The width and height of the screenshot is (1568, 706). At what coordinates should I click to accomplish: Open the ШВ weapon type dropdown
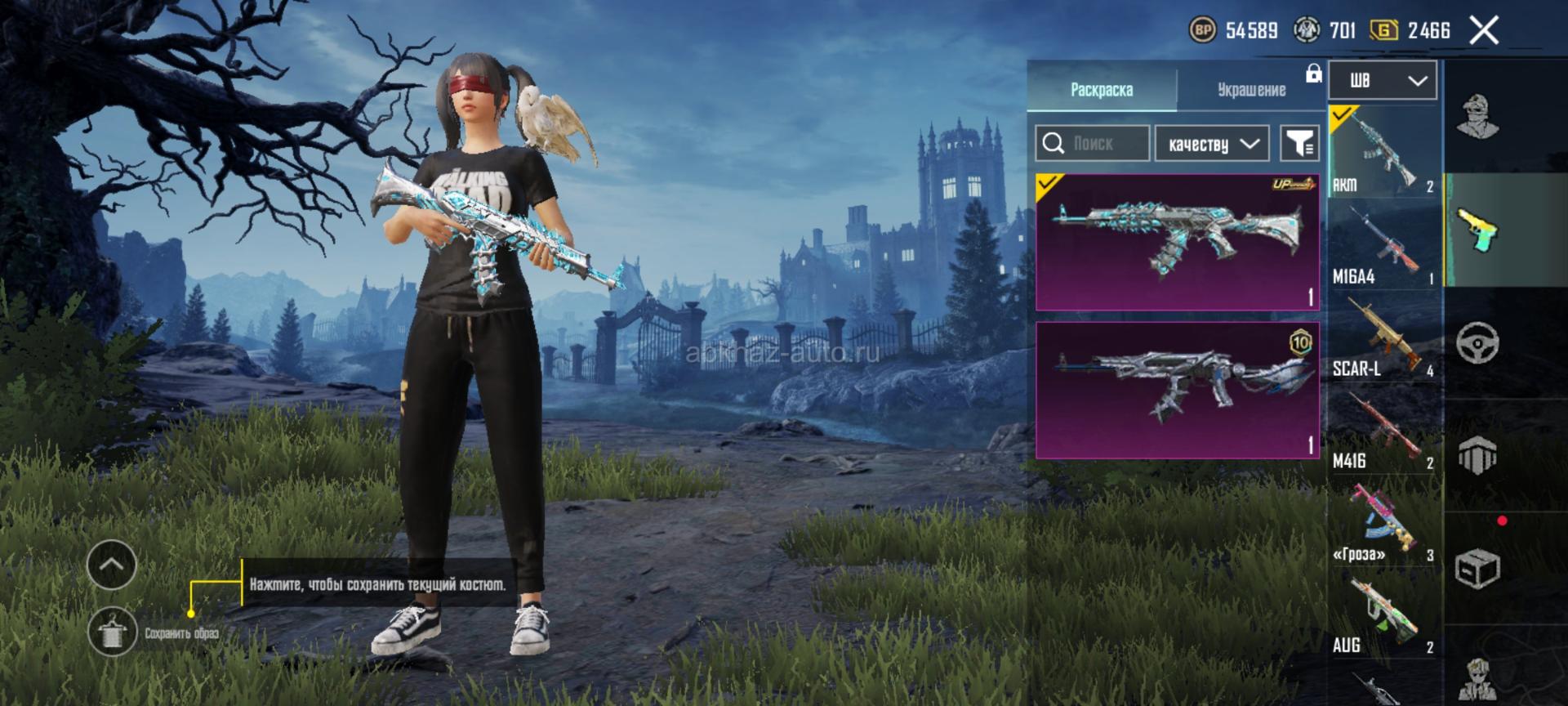1382,80
